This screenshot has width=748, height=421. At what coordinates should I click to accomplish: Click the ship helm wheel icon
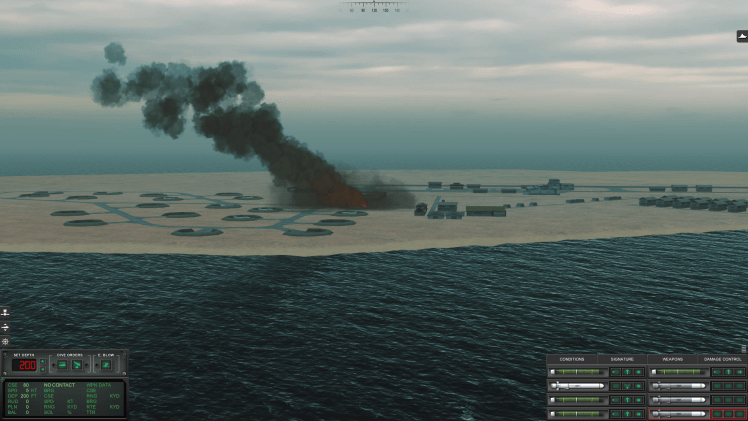5,341
